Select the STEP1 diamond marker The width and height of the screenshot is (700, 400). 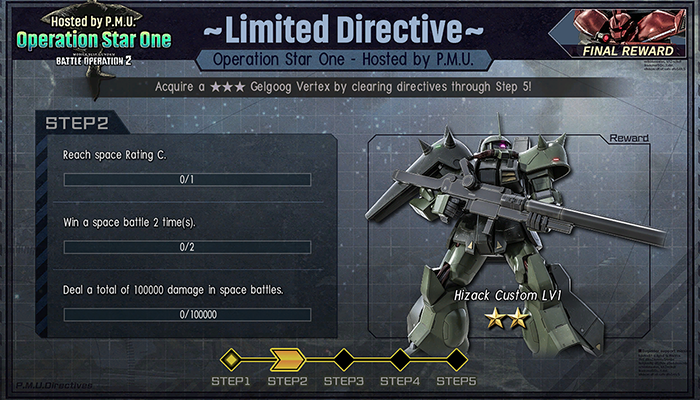[x=231, y=358]
